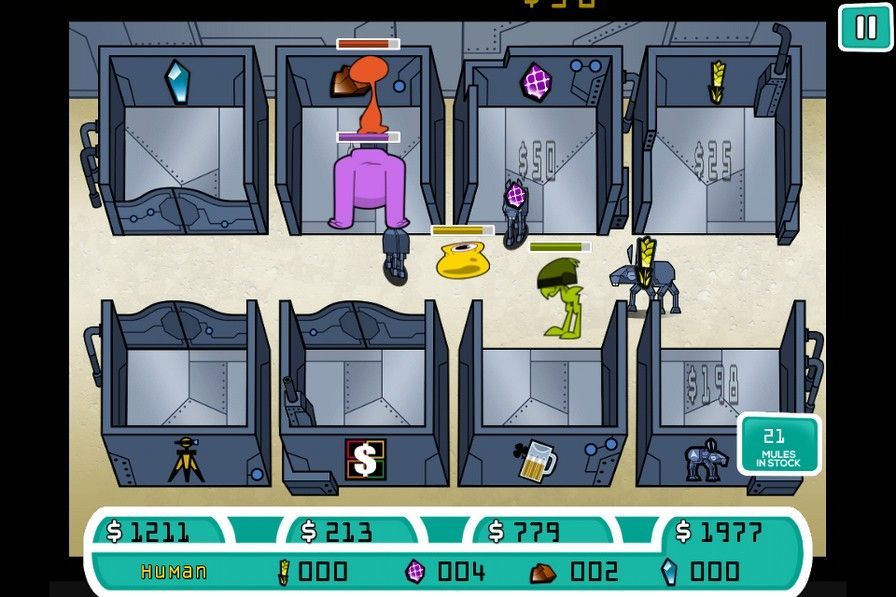Visit the assay office tripod sign
The width and height of the screenshot is (896, 597).
click(186, 458)
